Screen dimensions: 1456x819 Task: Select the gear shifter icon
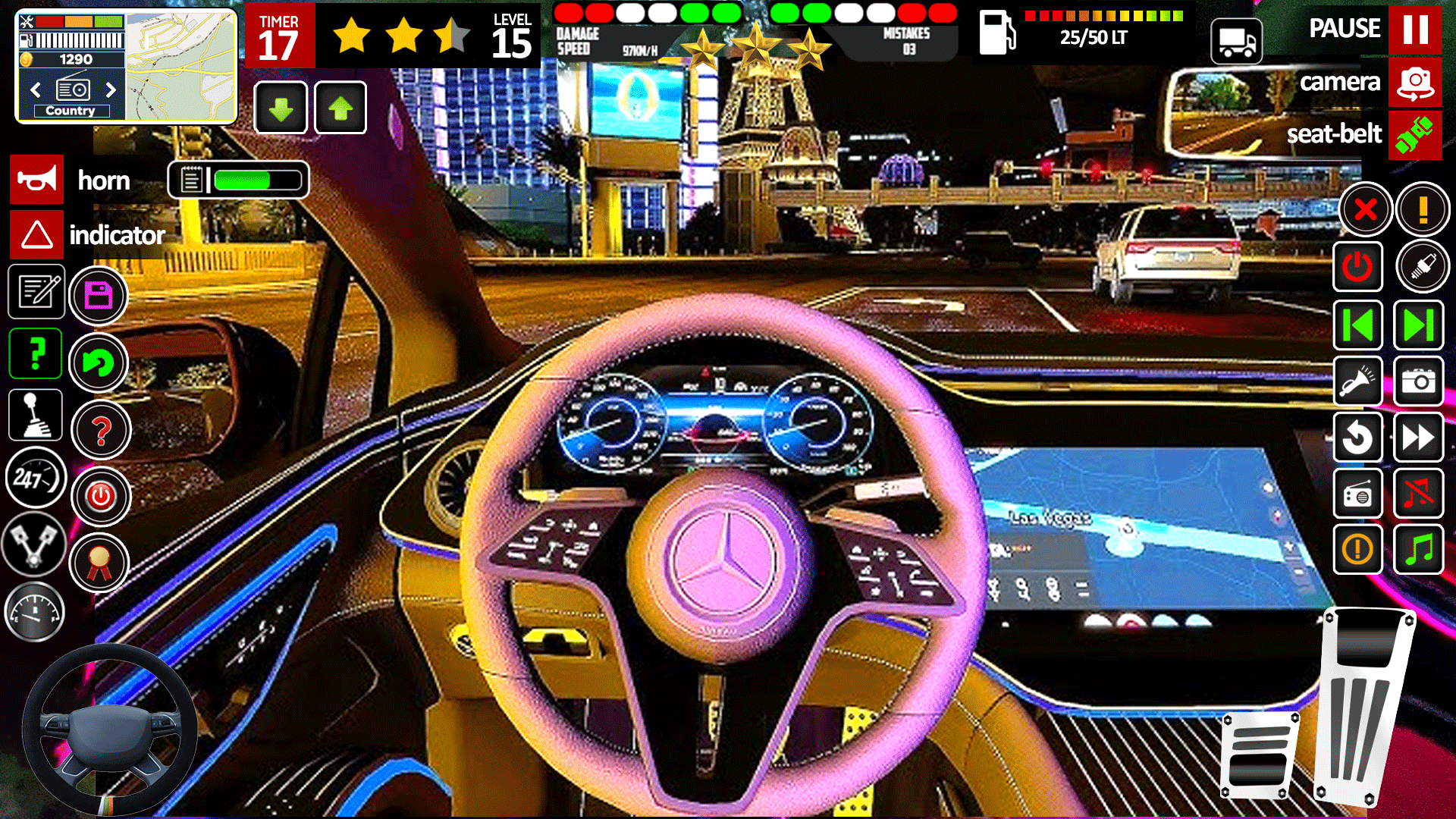[36, 414]
